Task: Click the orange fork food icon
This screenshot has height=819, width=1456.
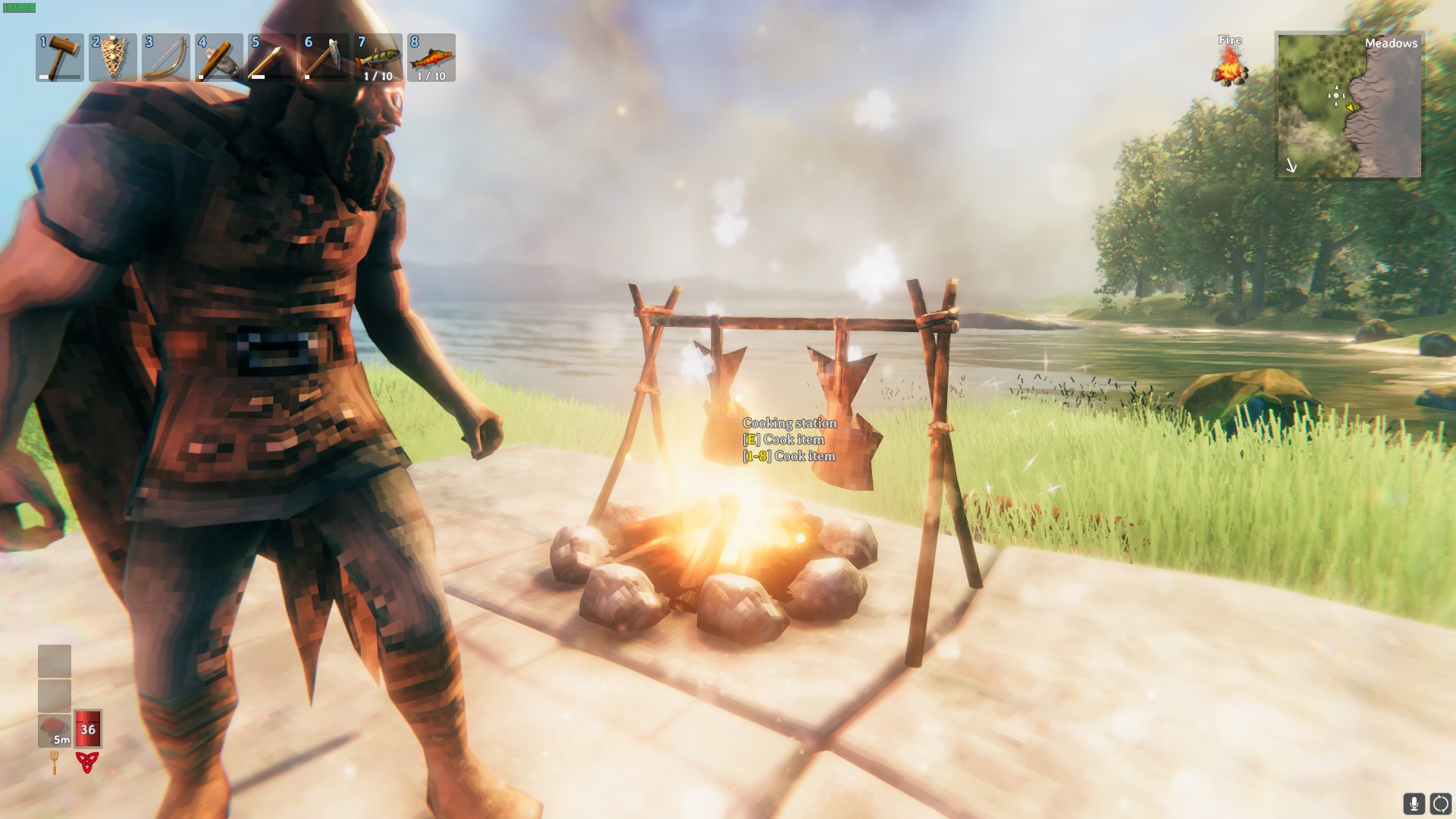Action: coord(55,762)
